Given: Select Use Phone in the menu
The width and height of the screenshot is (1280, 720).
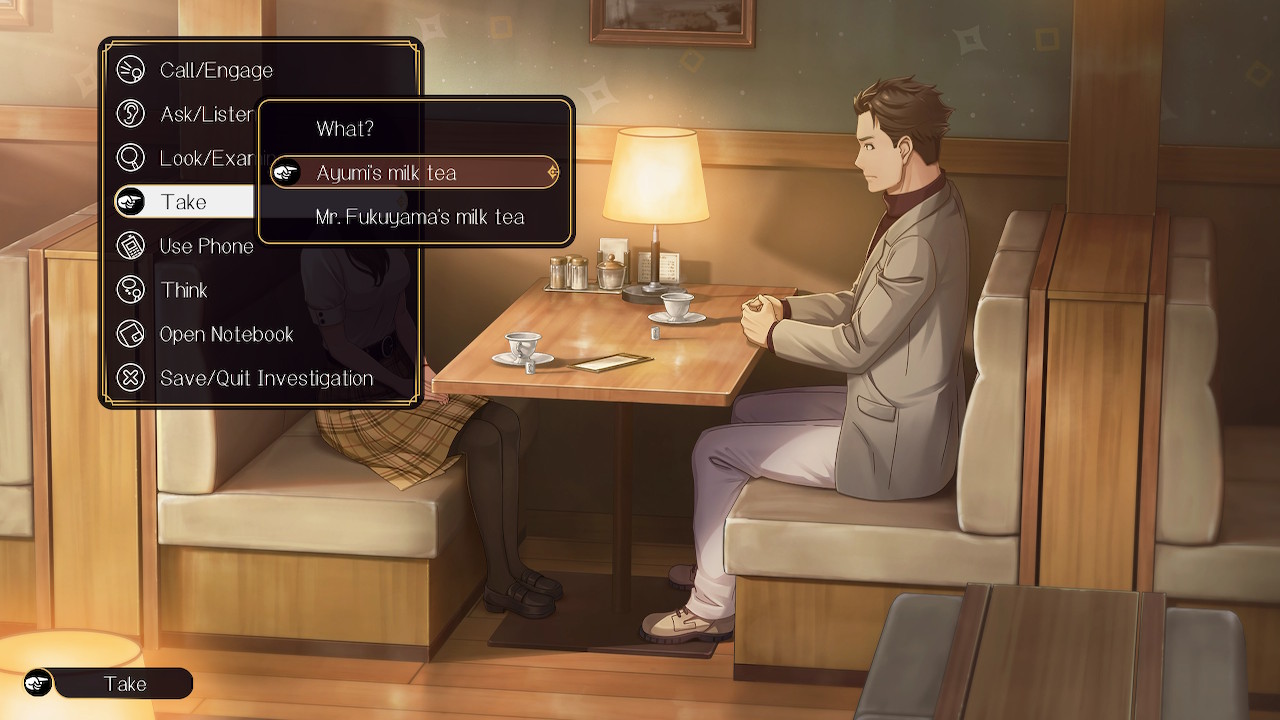Looking at the screenshot, I should click(206, 246).
